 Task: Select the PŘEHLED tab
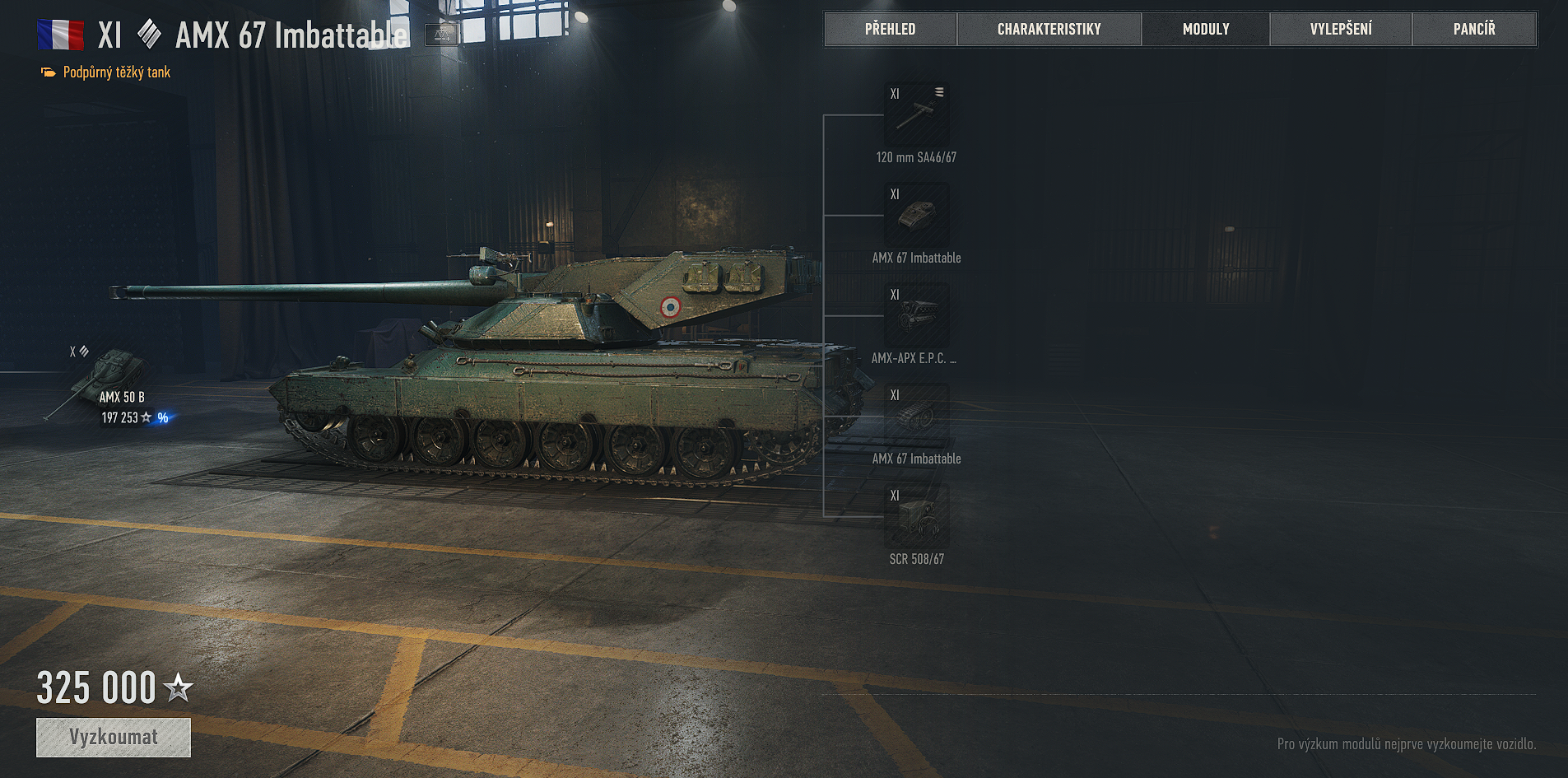(891, 28)
